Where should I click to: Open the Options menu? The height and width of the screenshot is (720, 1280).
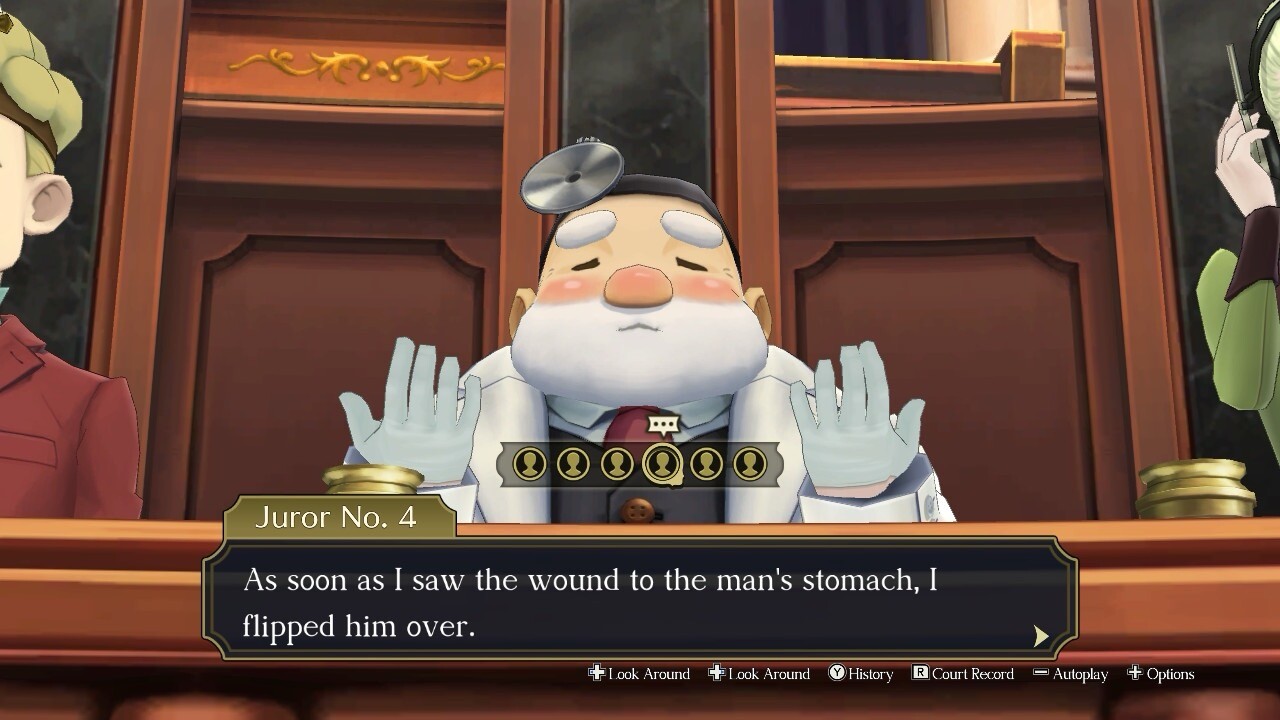tap(1161, 674)
